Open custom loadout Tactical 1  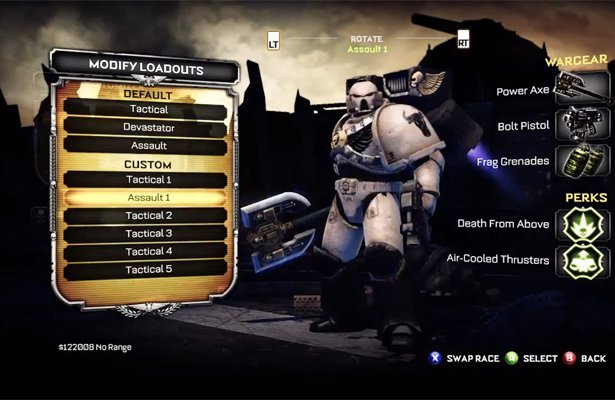[x=148, y=180]
